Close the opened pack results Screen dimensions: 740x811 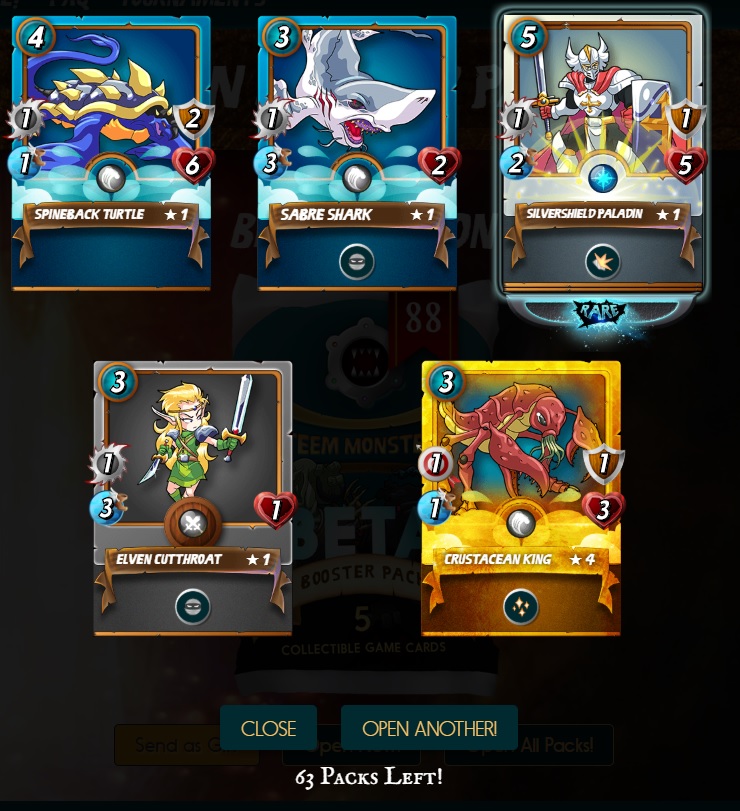(x=268, y=728)
